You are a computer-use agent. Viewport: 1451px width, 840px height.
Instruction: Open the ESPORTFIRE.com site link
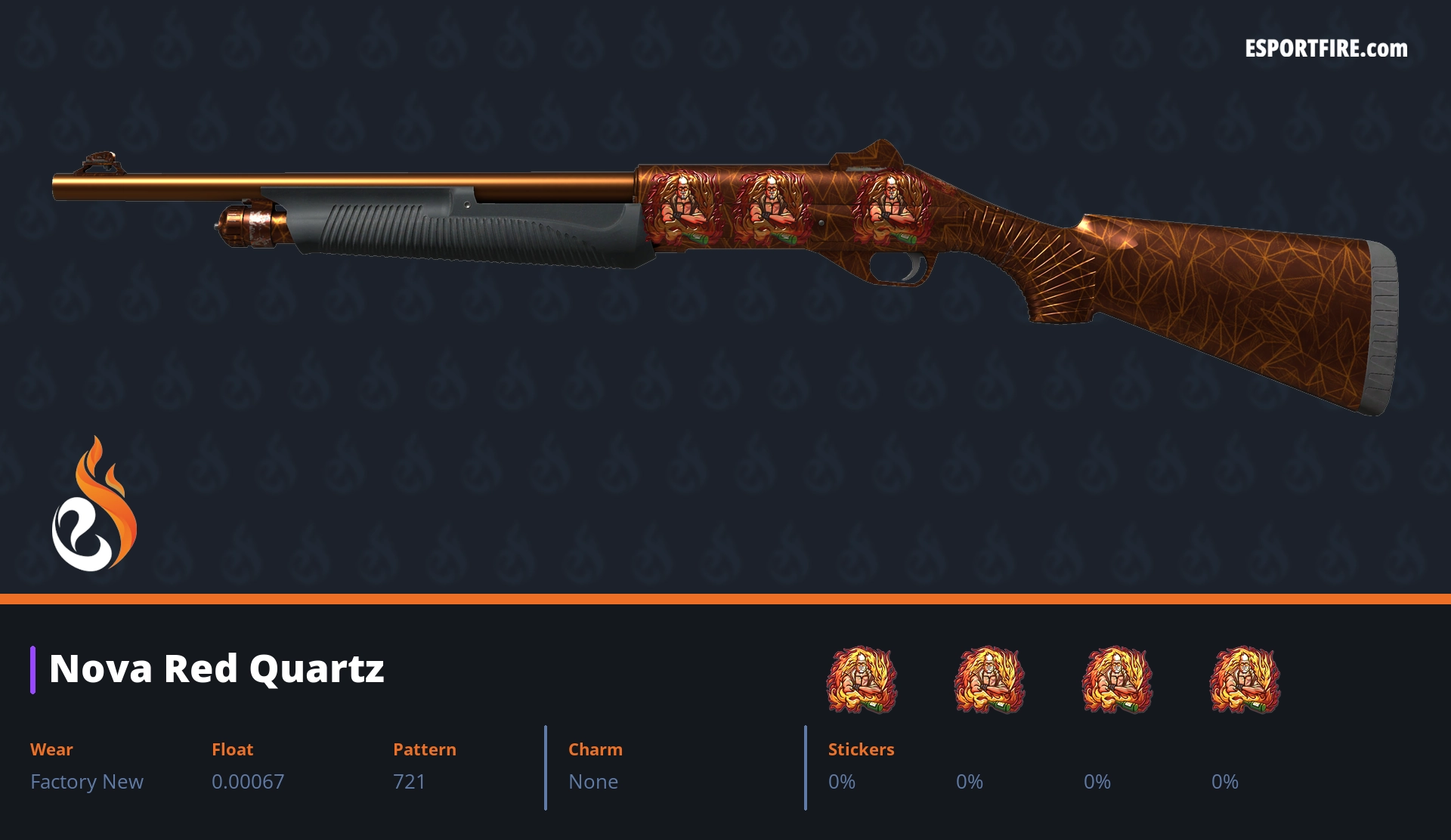[1326, 49]
